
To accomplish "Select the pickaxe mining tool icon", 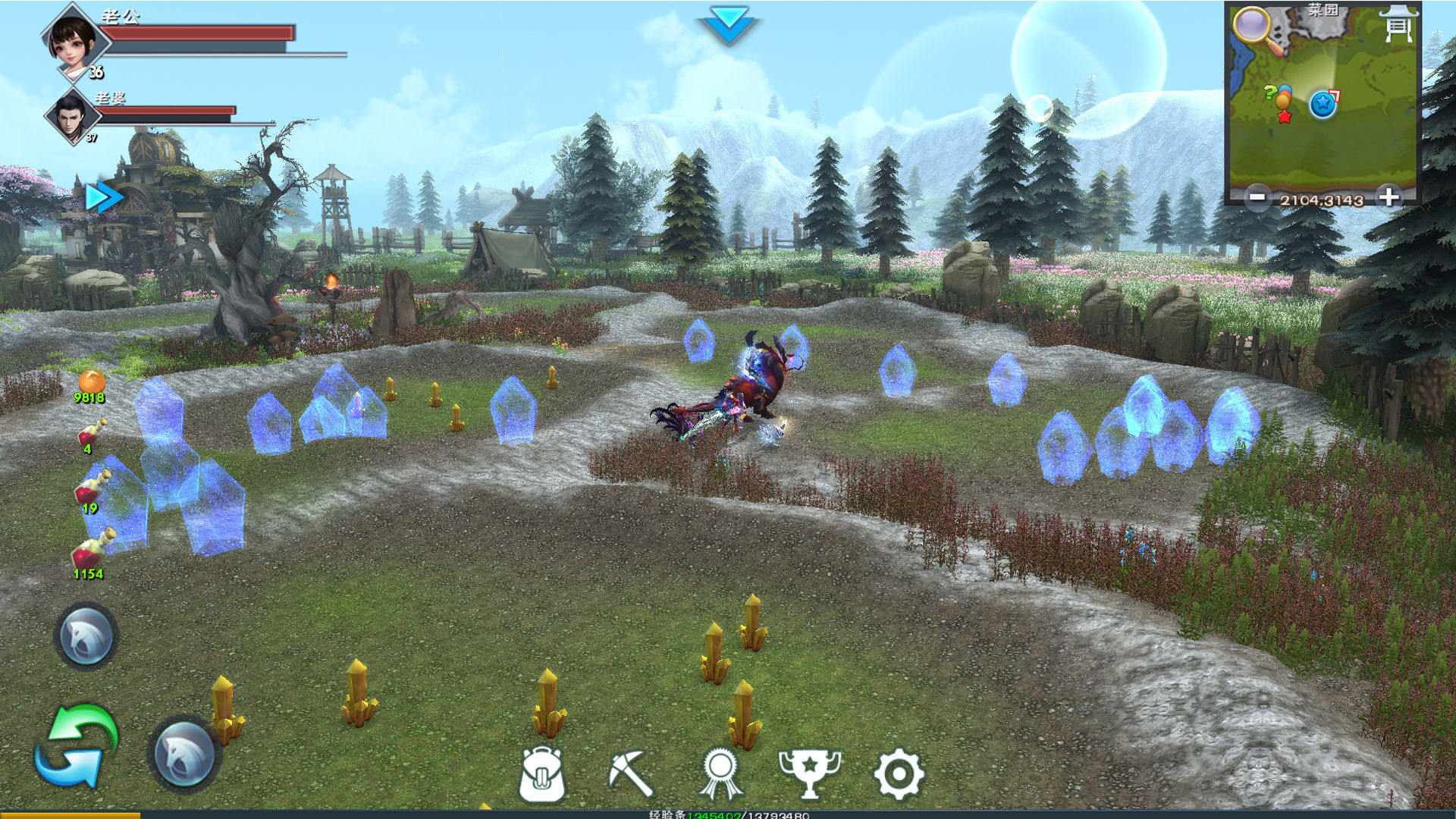I will 631,773.
